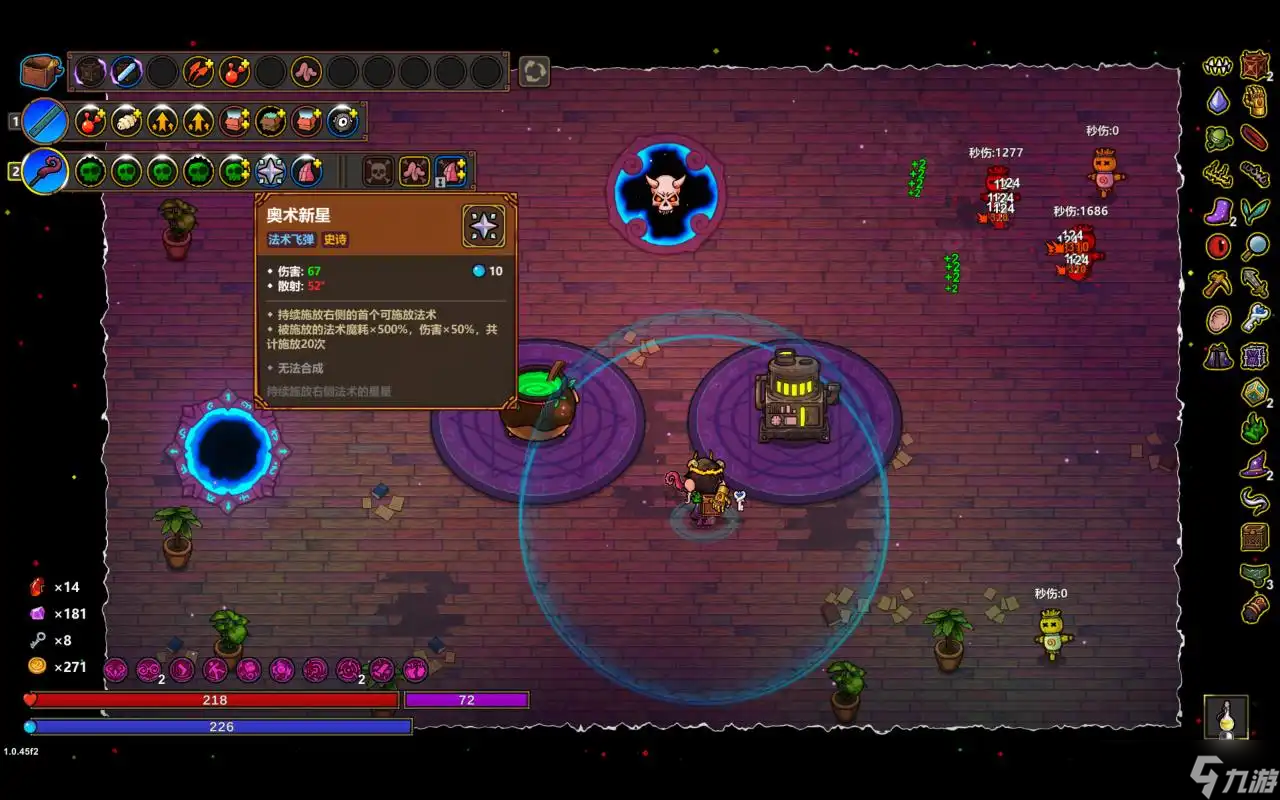Click the white key relic
The image size is (1280, 800).
tap(1255, 320)
